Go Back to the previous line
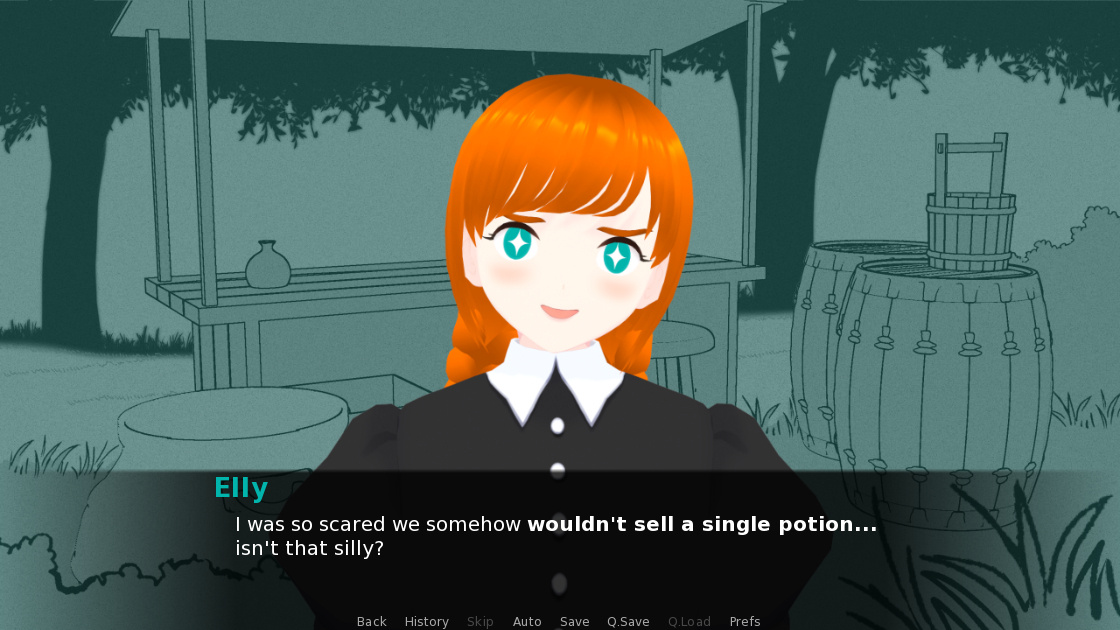This screenshot has width=1120, height=630. tap(371, 622)
